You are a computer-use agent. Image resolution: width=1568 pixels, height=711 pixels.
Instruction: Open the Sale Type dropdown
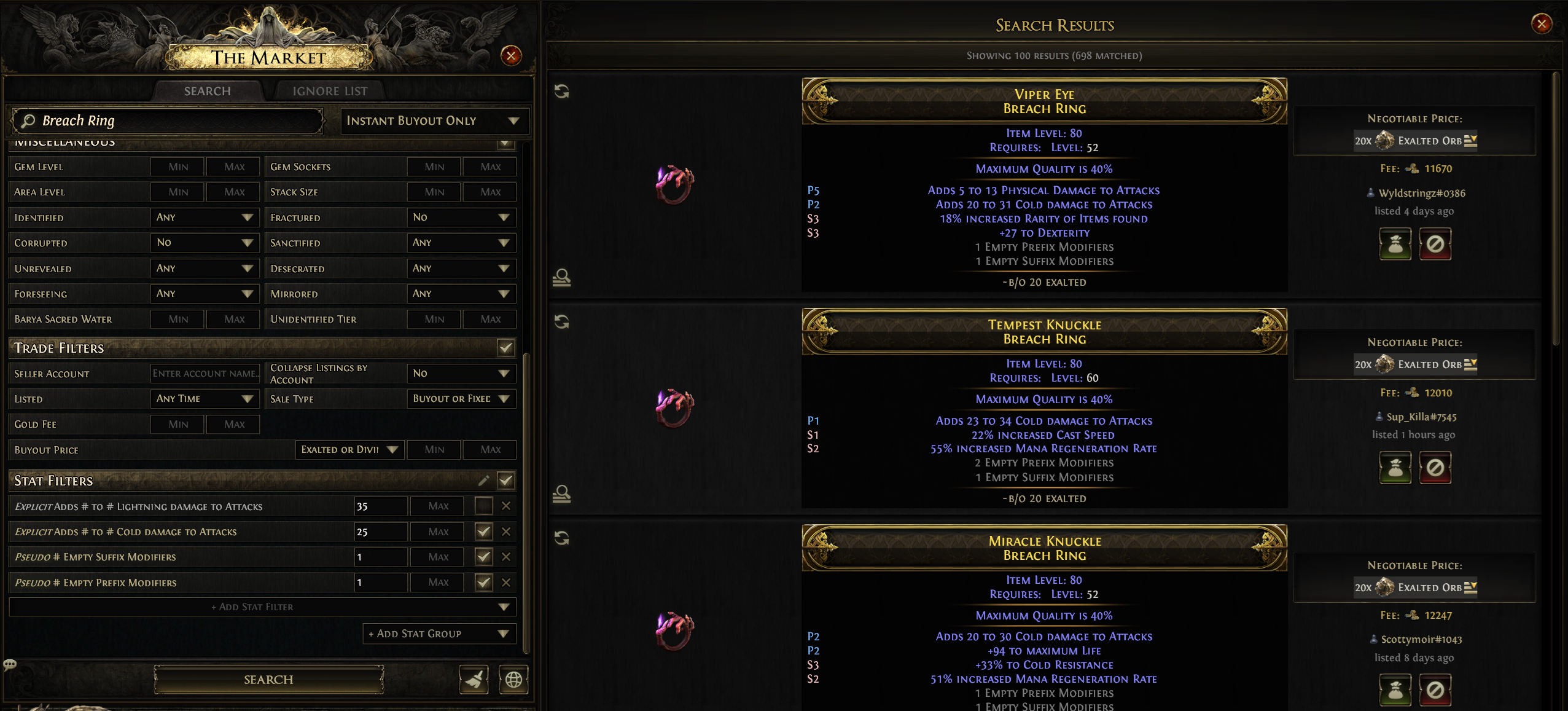coord(461,399)
